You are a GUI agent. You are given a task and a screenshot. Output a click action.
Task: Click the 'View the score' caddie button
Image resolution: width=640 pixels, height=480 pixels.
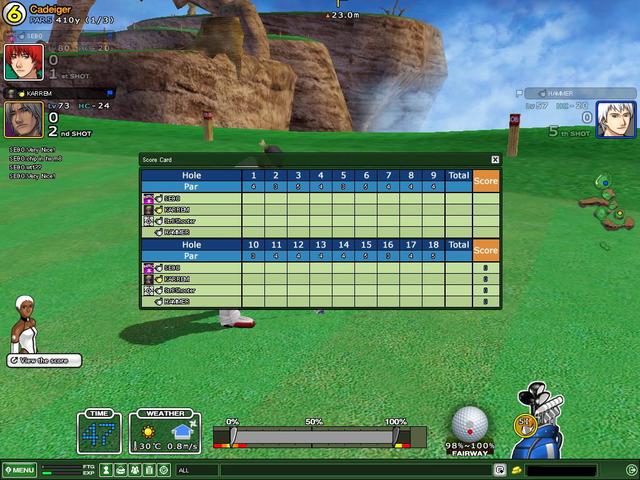tap(44, 360)
